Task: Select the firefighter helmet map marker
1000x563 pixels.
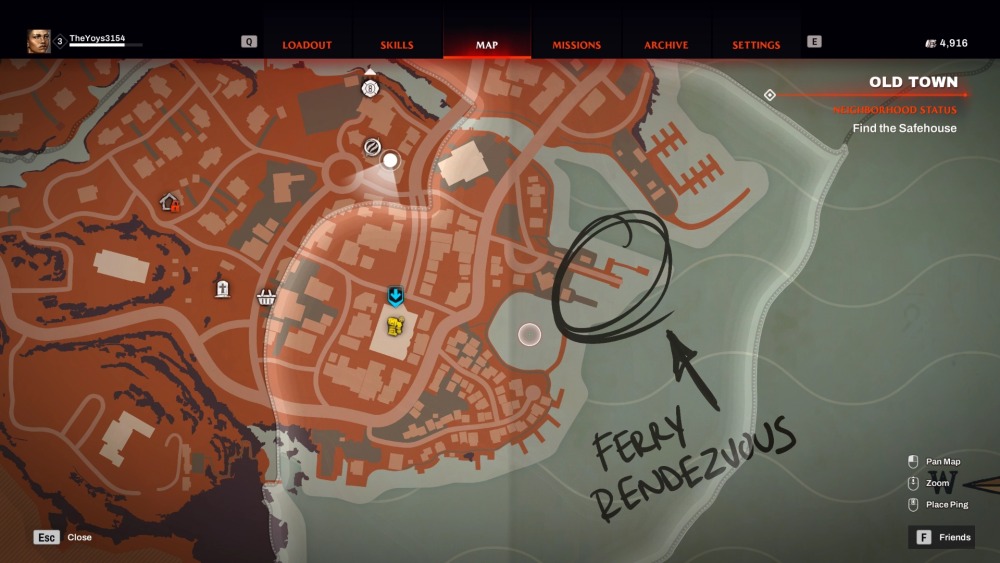Action: tap(370, 88)
